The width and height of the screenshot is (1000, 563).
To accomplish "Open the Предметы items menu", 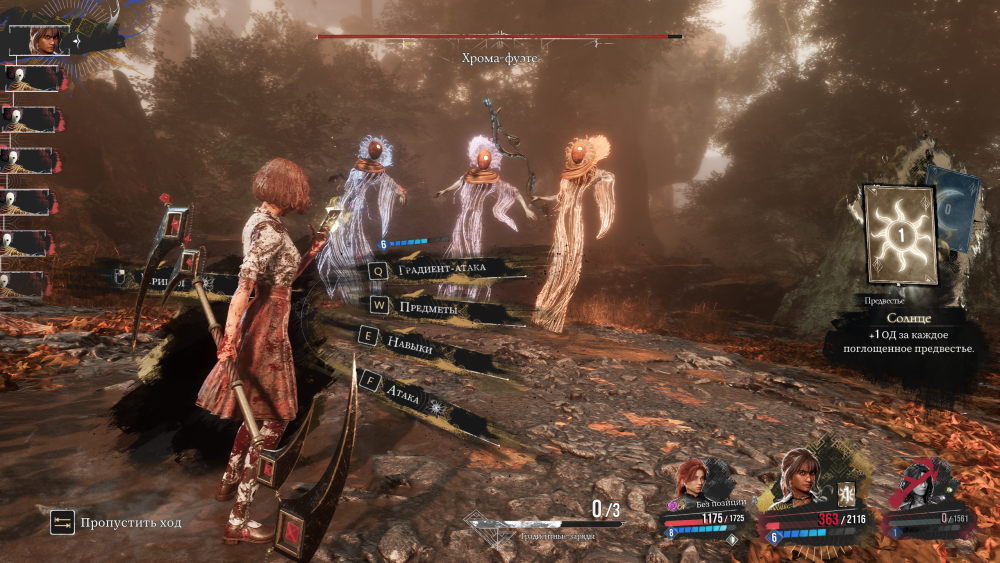I will point(428,308).
